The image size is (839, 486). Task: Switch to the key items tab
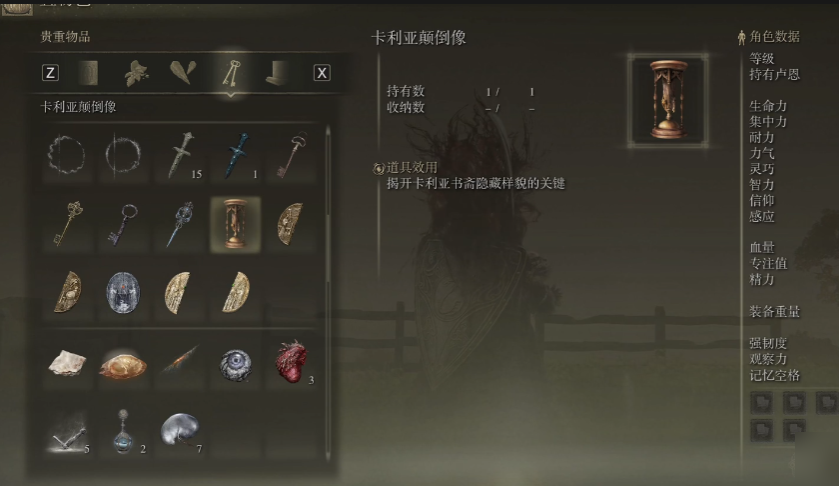[x=230, y=72]
